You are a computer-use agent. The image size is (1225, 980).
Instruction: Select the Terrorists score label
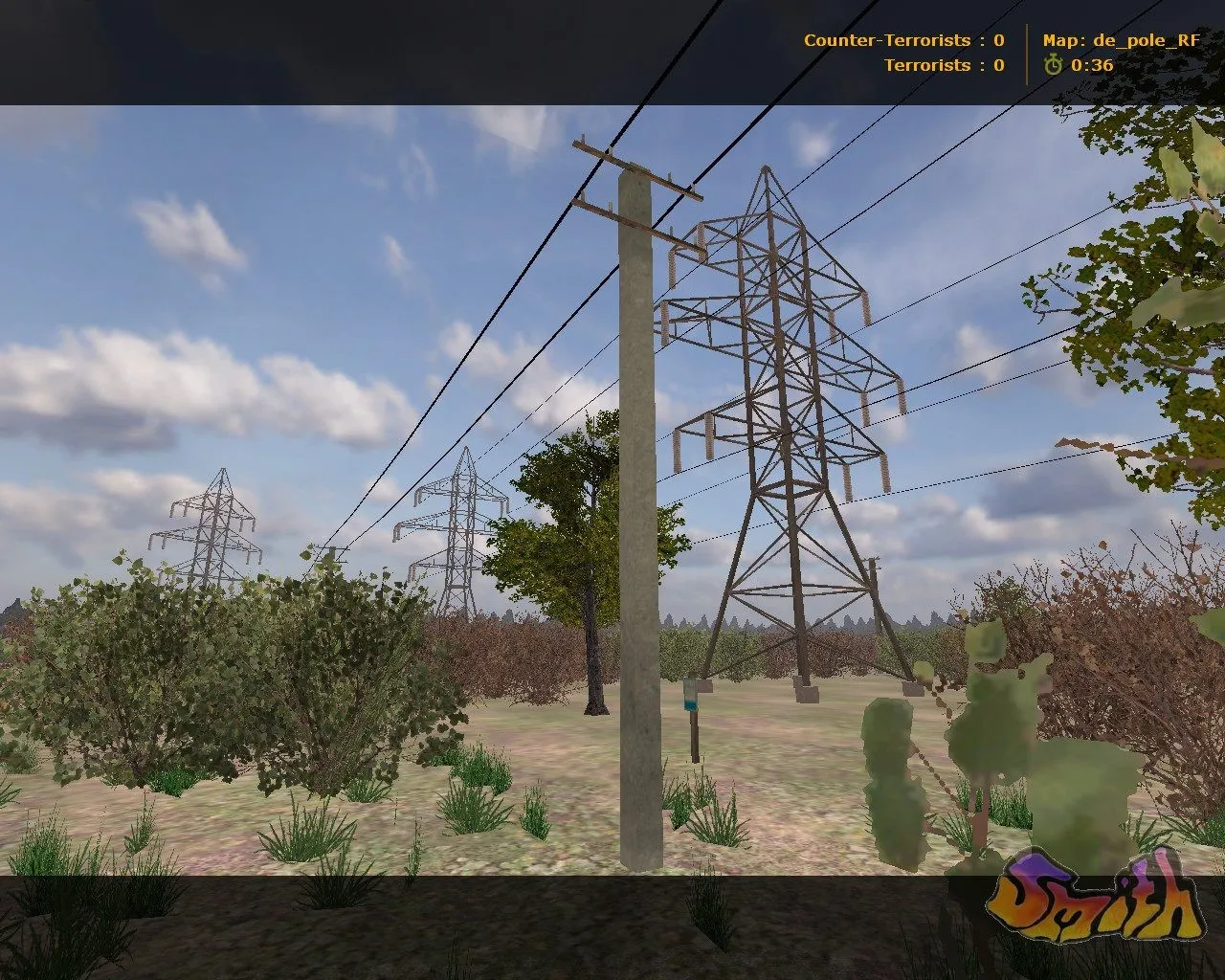923,66
